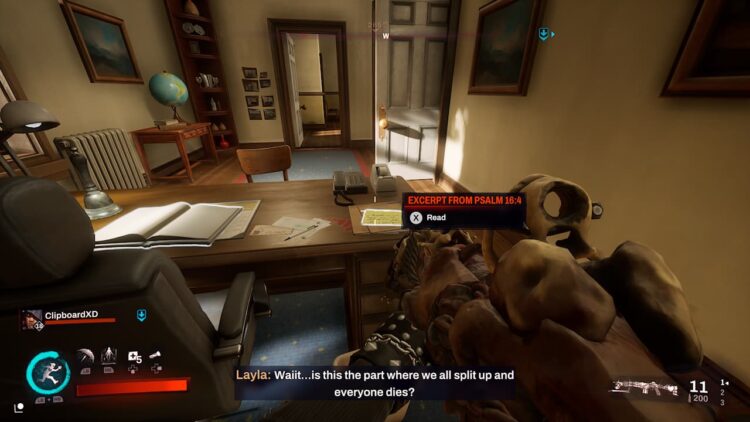Screen dimensions: 750x422
Task: Select the blue objective marker on the compass
Action: (544, 35)
